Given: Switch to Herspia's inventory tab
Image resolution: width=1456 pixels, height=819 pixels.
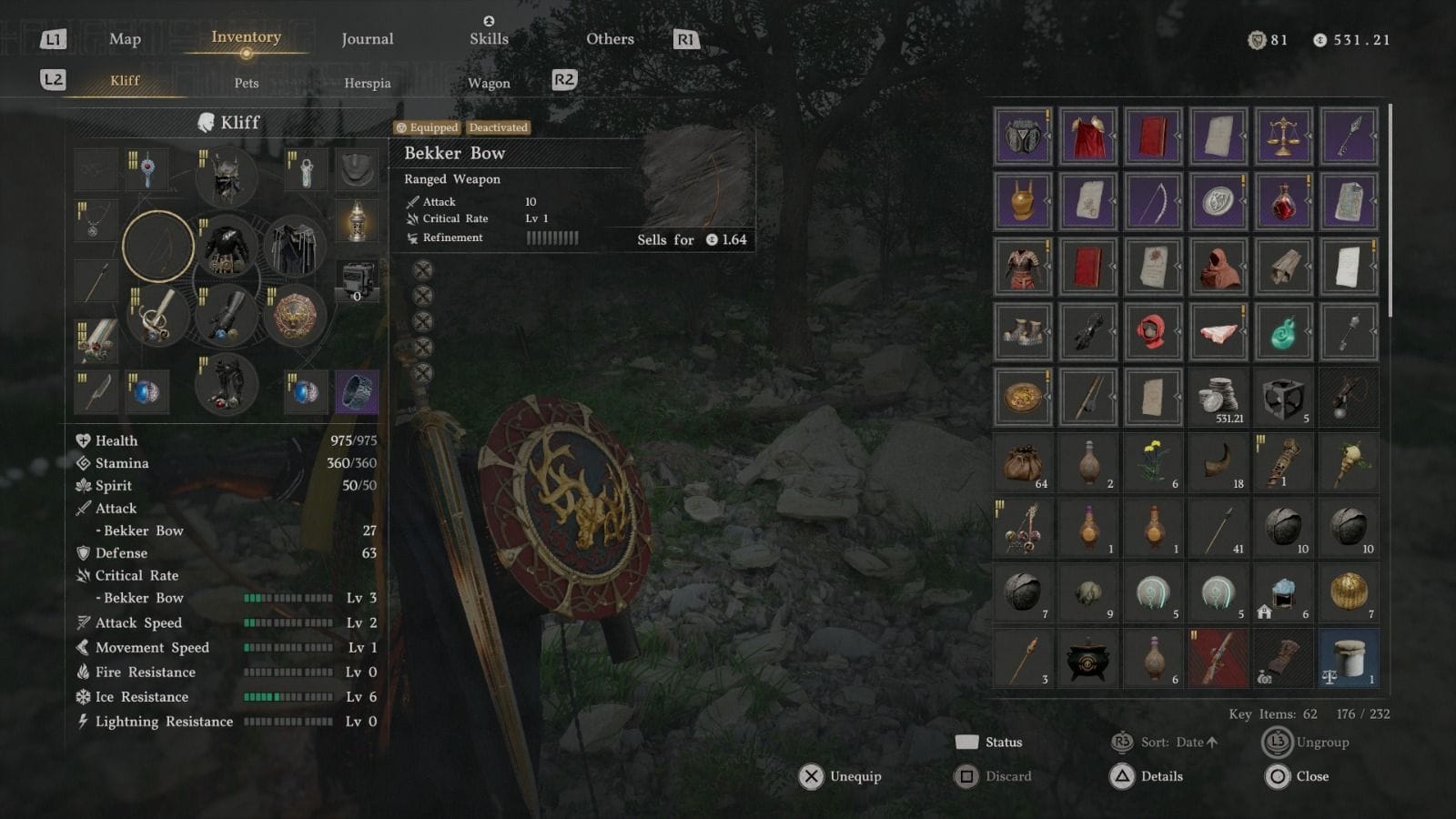Looking at the screenshot, I should [x=367, y=83].
